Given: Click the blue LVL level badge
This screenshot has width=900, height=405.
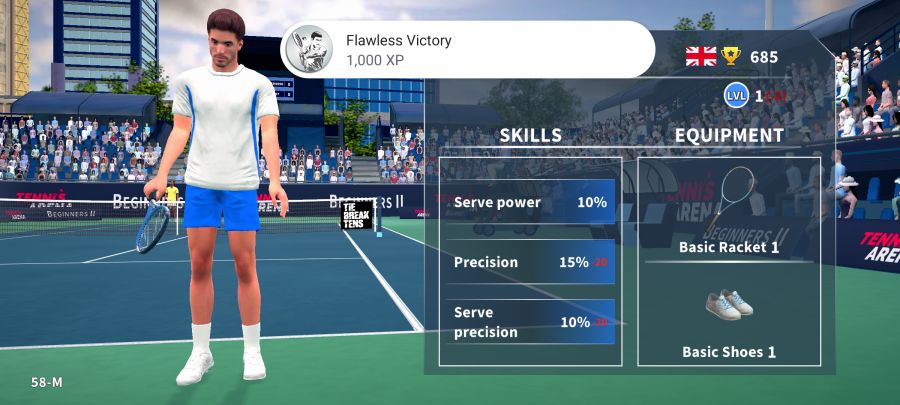Looking at the screenshot, I should (736, 96).
